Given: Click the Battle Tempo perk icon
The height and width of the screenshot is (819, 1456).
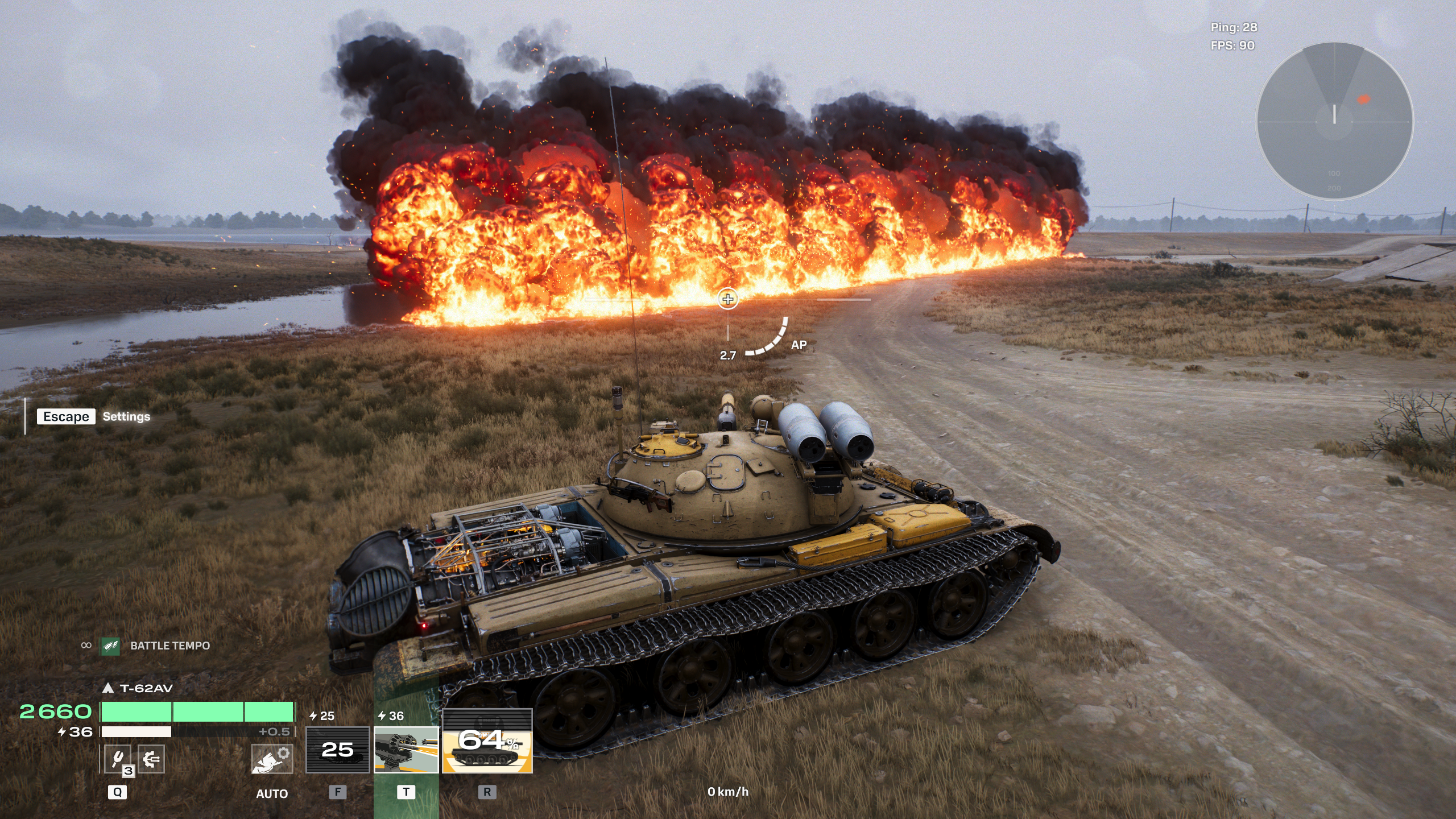Looking at the screenshot, I should (110, 646).
